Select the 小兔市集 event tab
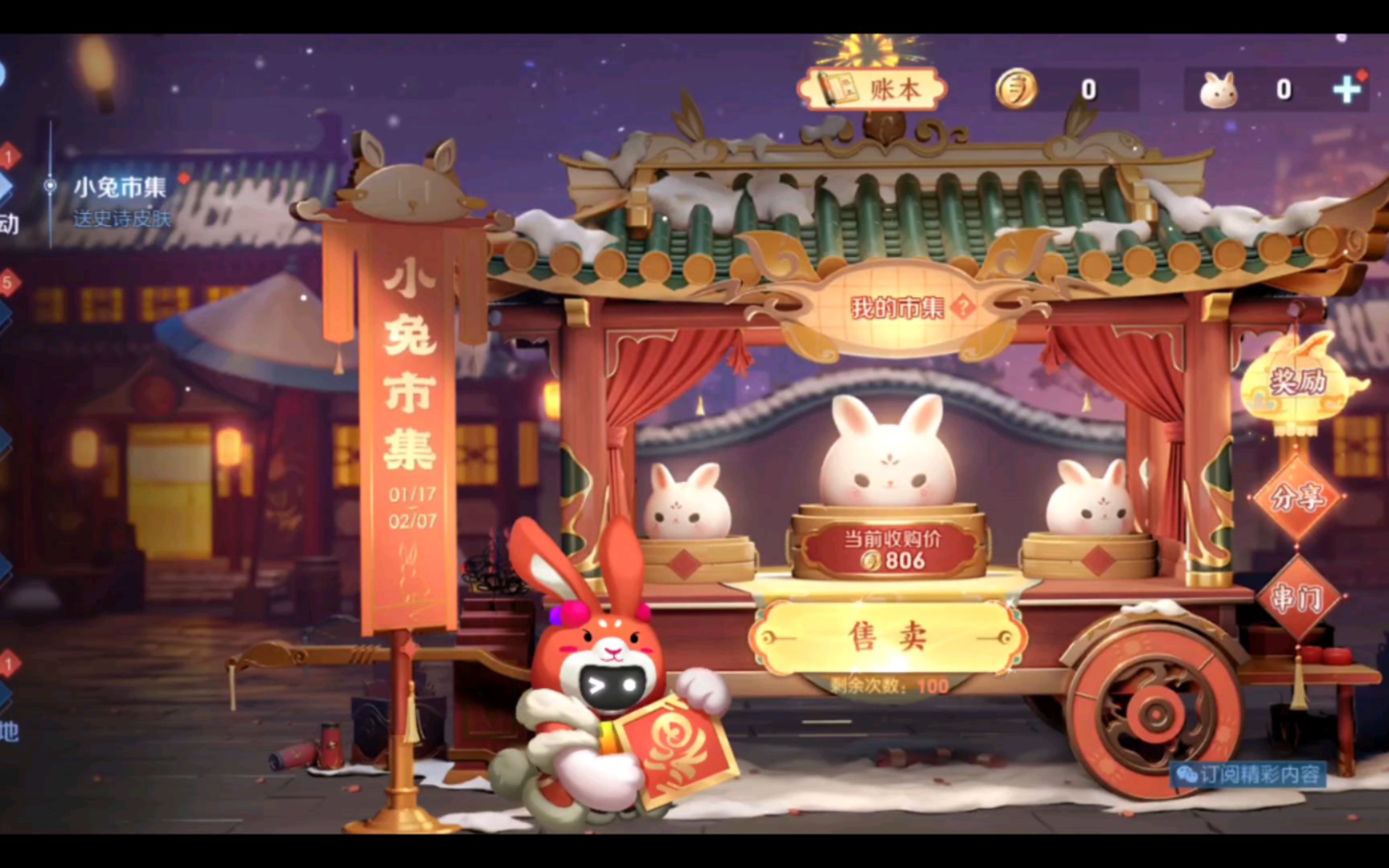 click(120, 188)
